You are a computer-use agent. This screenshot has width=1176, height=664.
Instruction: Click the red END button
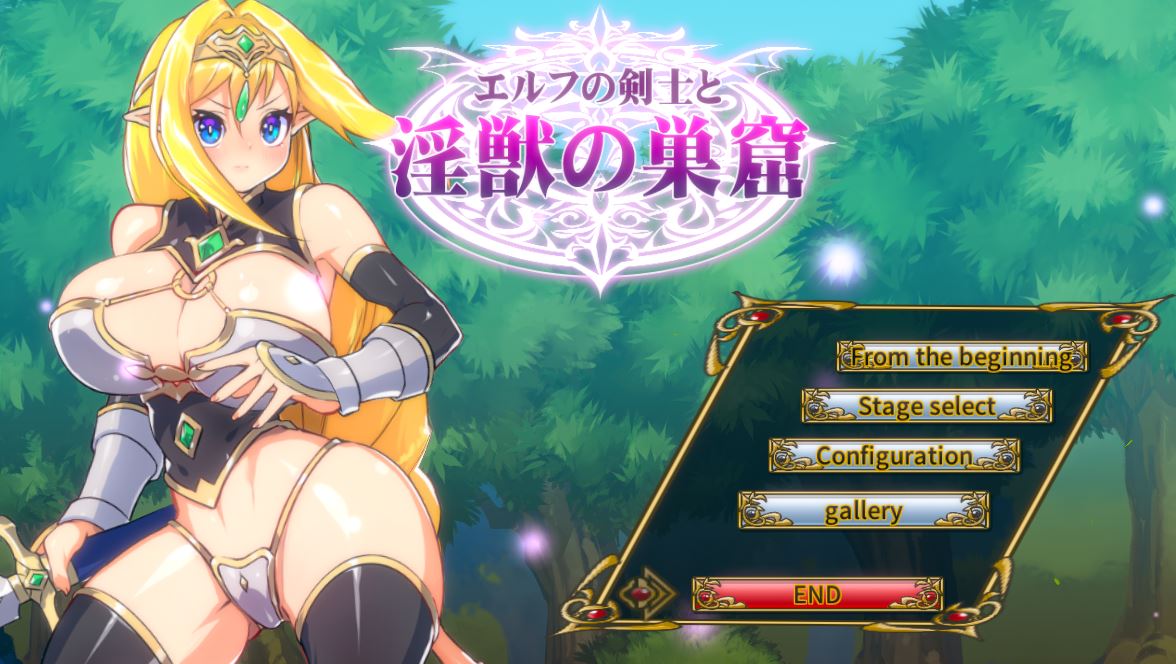coord(817,594)
